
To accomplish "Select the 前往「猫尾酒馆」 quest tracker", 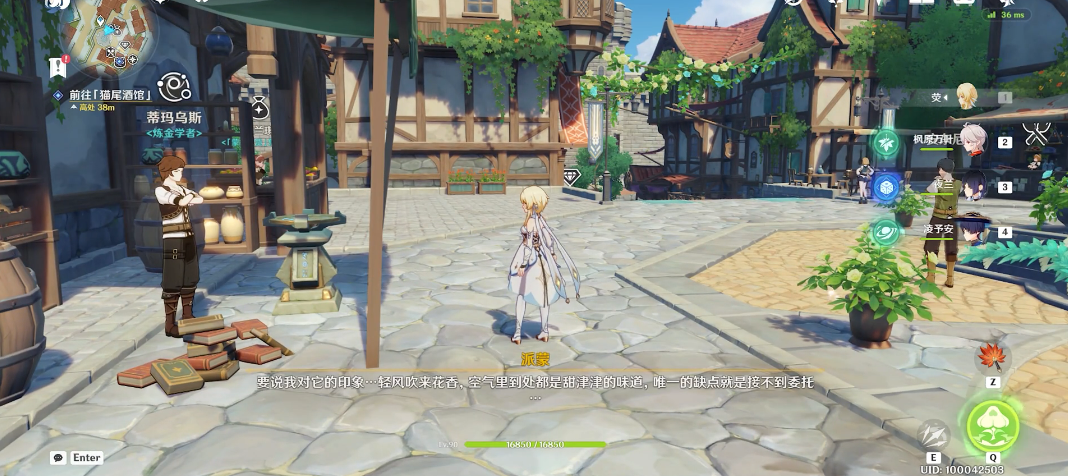I will pos(110,95).
